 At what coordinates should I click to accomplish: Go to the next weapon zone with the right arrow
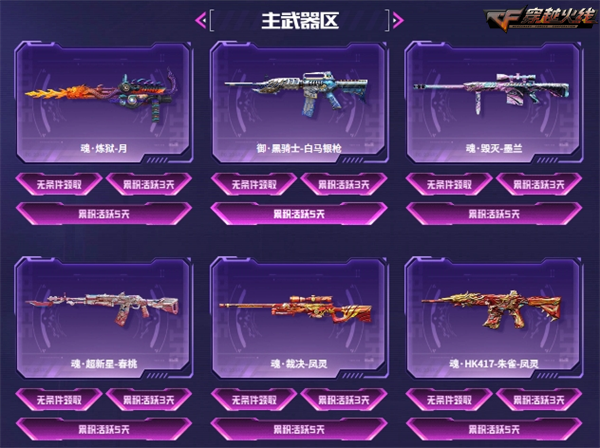click(x=397, y=19)
